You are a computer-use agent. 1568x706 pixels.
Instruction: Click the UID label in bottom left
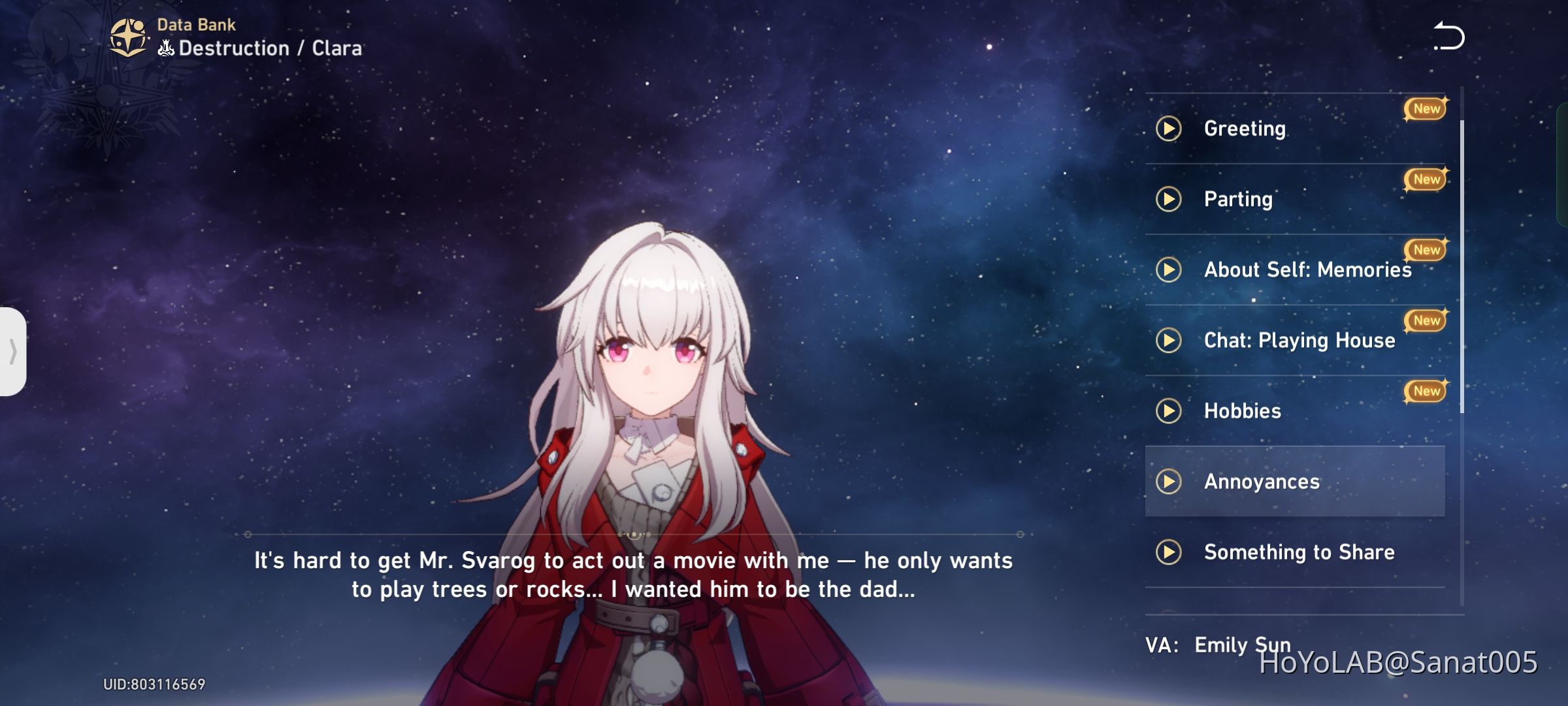pyautogui.click(x=155, y=683)
